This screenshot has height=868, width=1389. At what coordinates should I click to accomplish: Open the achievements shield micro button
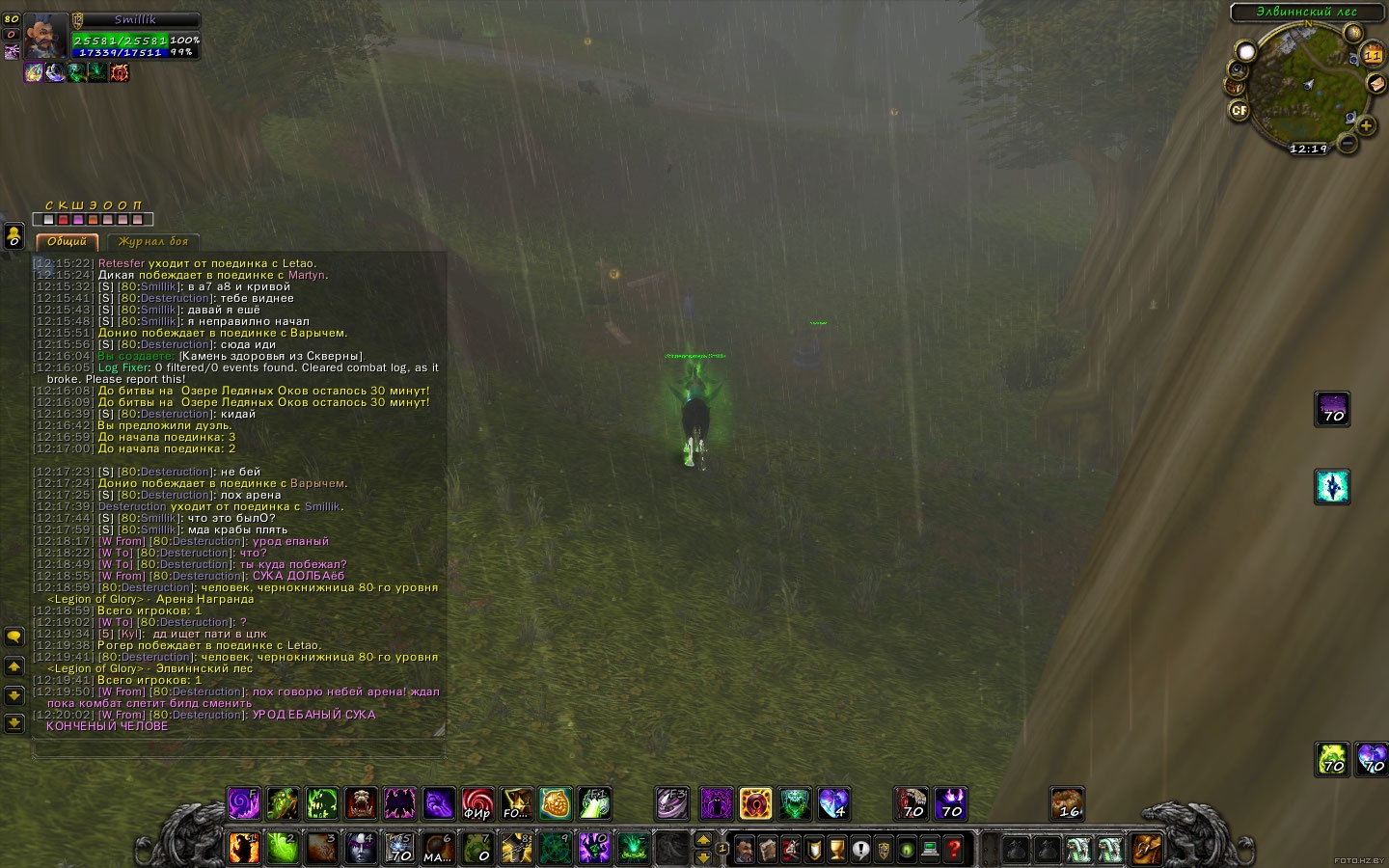tap(814, 849)
